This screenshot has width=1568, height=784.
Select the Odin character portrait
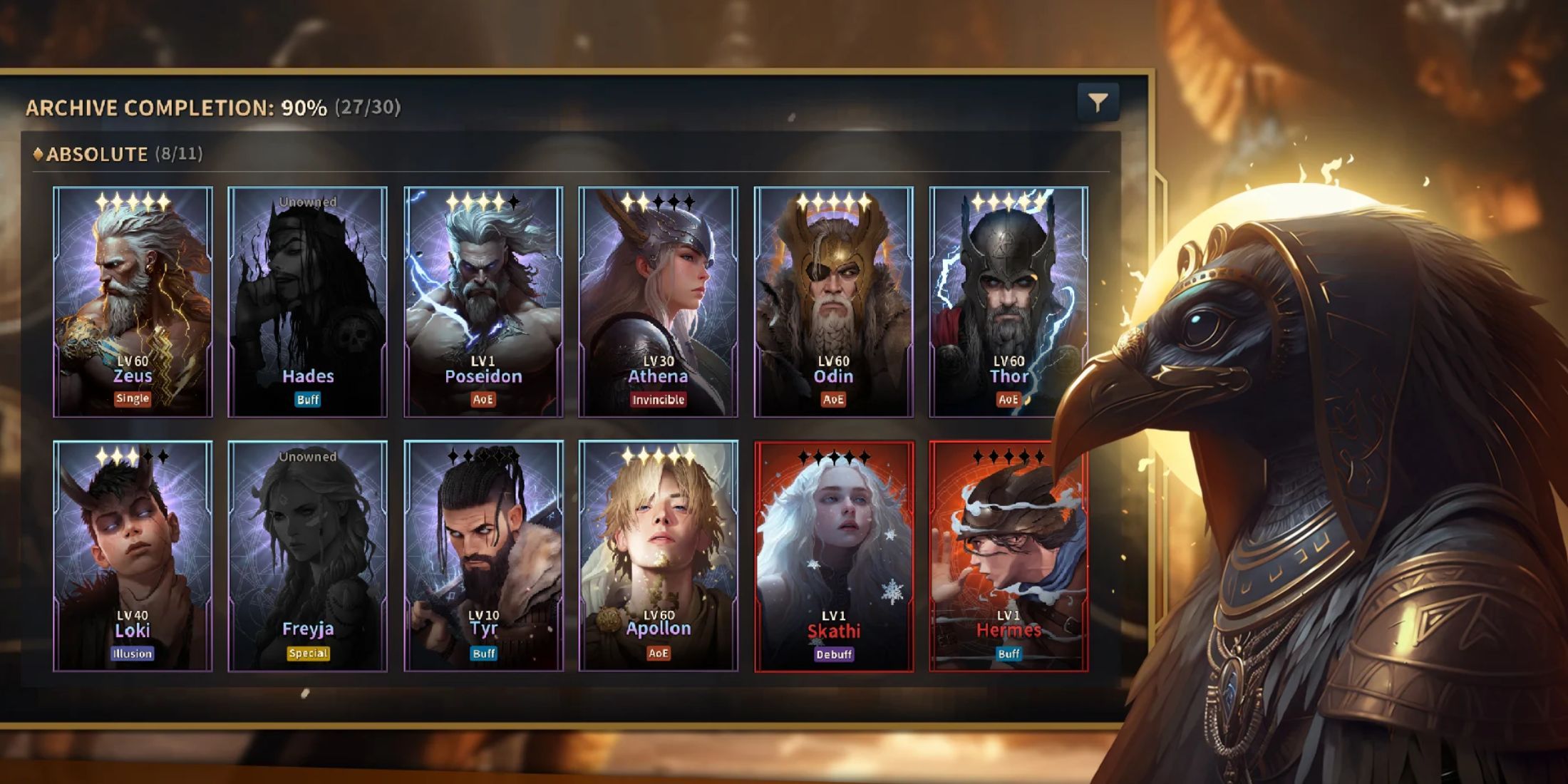pos(835,299)
